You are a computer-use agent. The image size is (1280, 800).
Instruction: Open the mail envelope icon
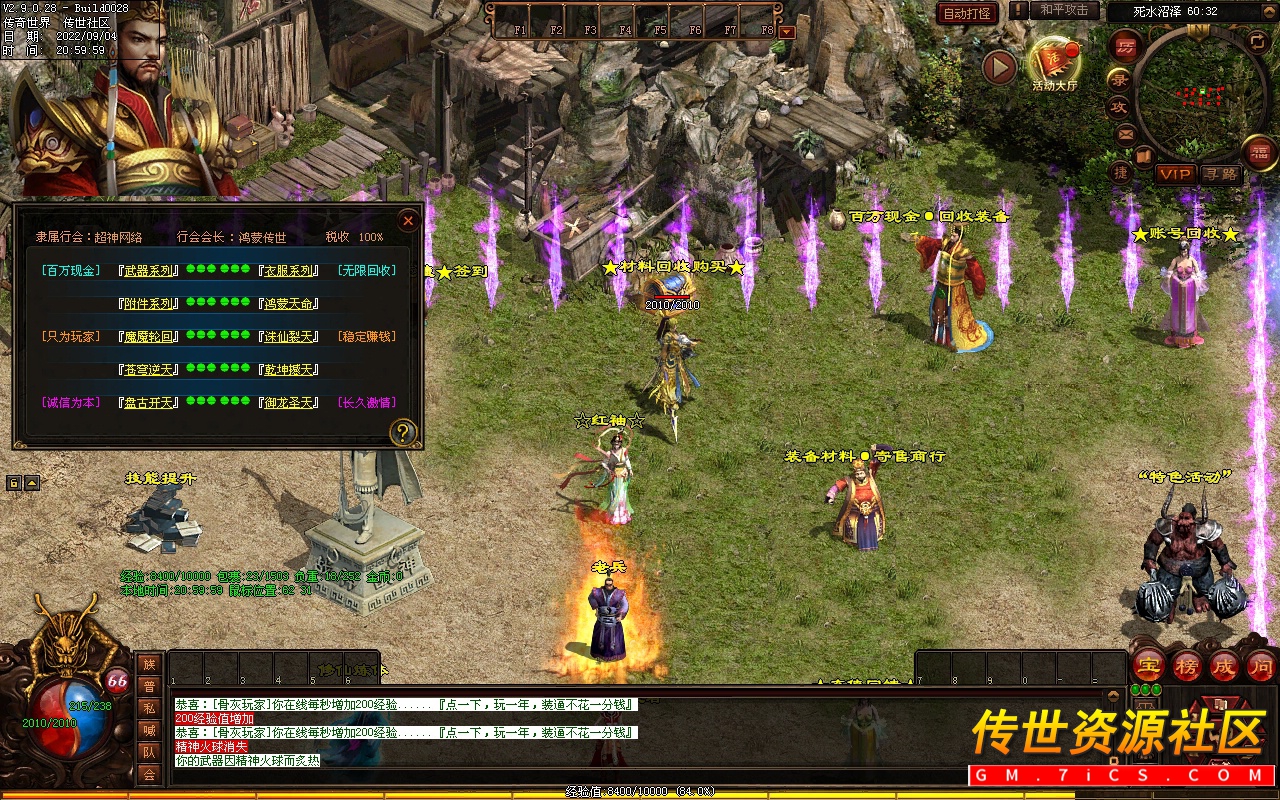point(1126,134)
